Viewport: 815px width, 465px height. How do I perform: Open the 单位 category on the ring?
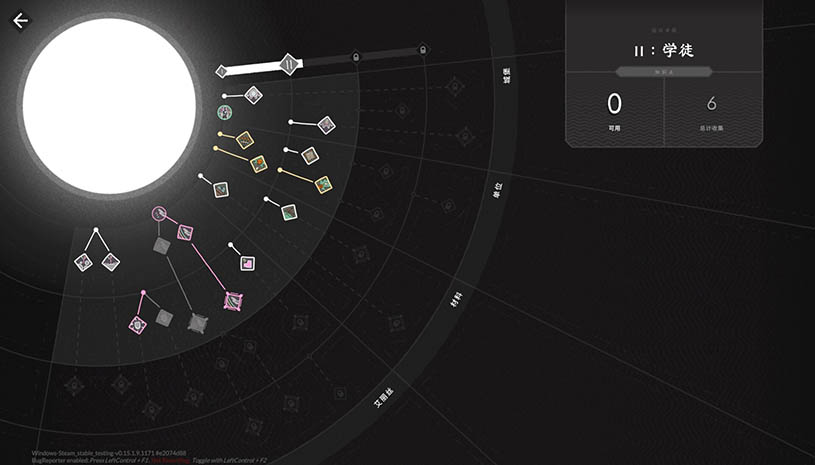click(x=497, y=190)
